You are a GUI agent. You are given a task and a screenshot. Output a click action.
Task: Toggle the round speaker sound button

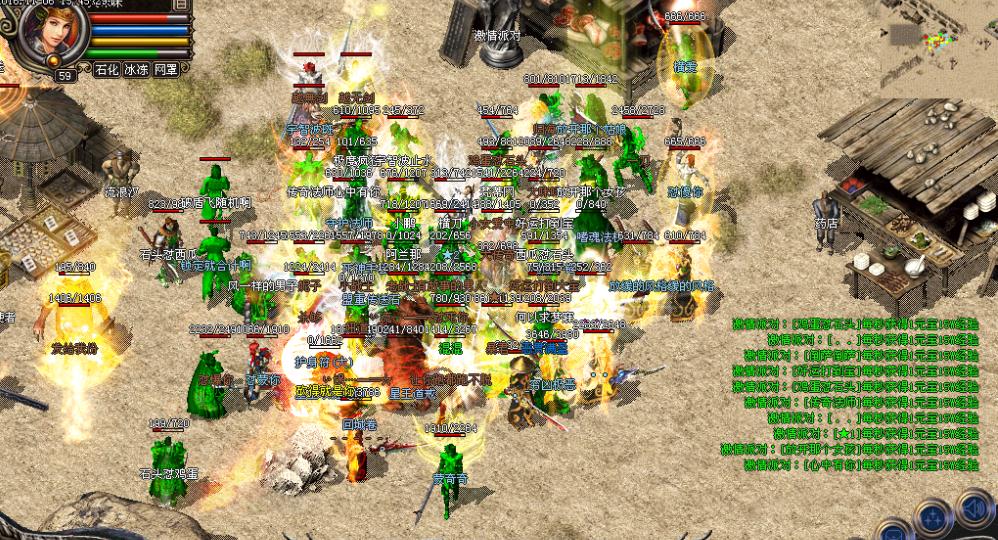point(974,507)
